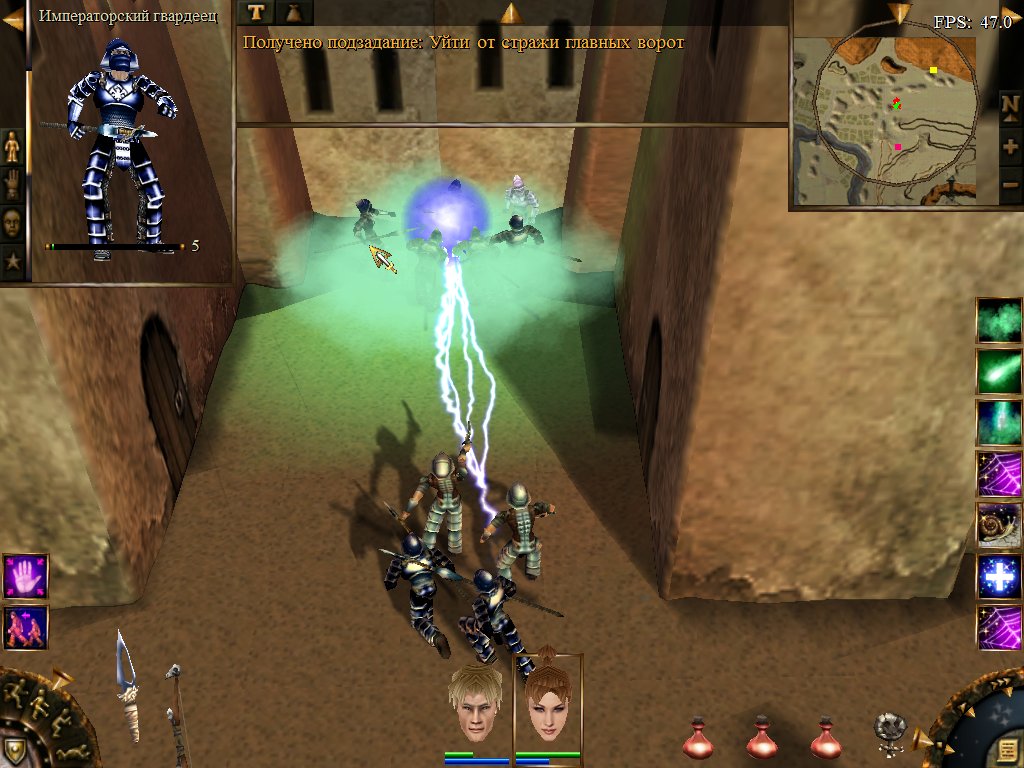Use the leftmost red potion flask
The width and height of the screenshot is (1024, 768).
[x=698, y=738]
